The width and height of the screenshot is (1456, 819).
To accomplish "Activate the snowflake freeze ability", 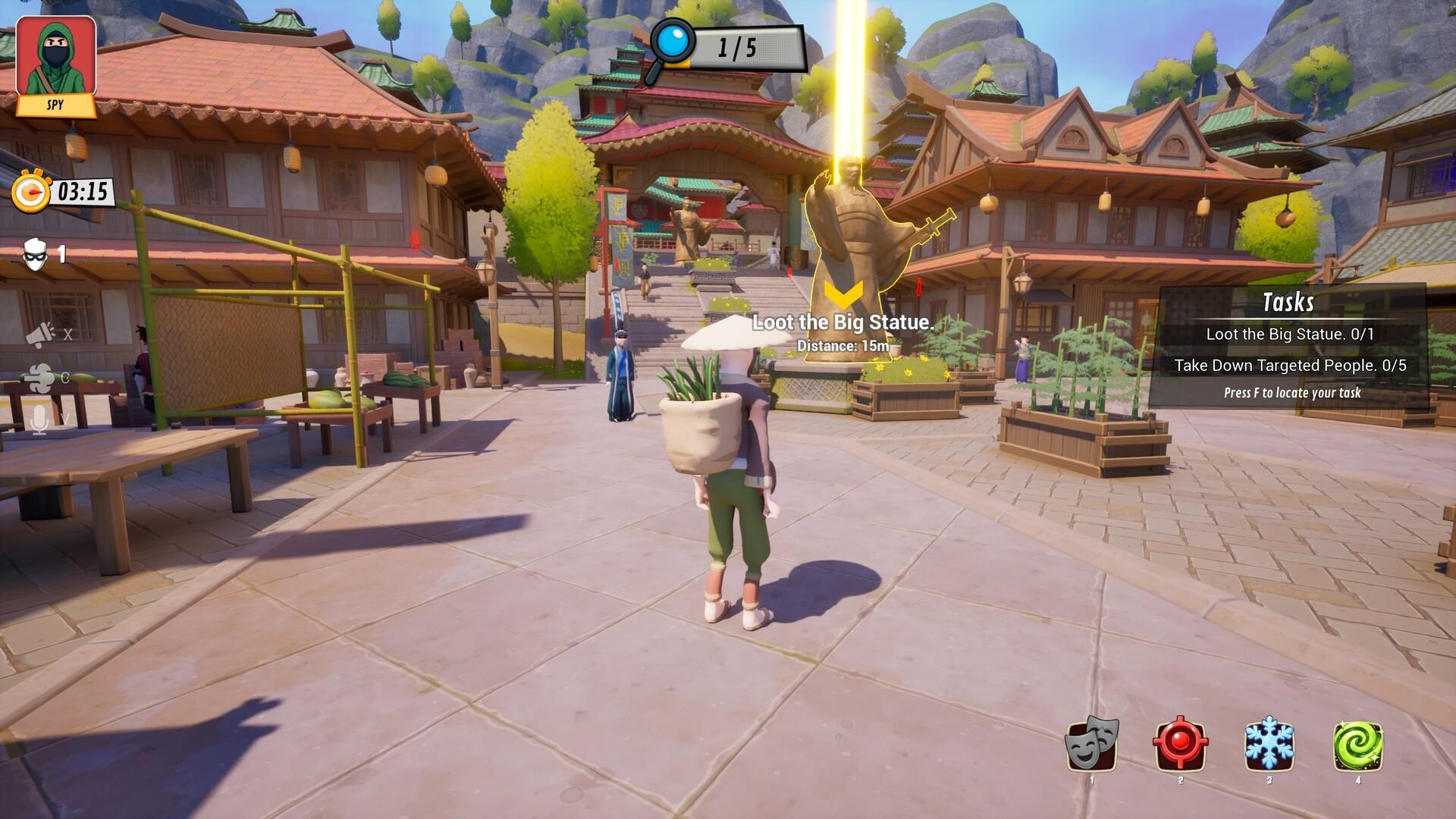I will pyautogui.click(x=1269, y=744).
